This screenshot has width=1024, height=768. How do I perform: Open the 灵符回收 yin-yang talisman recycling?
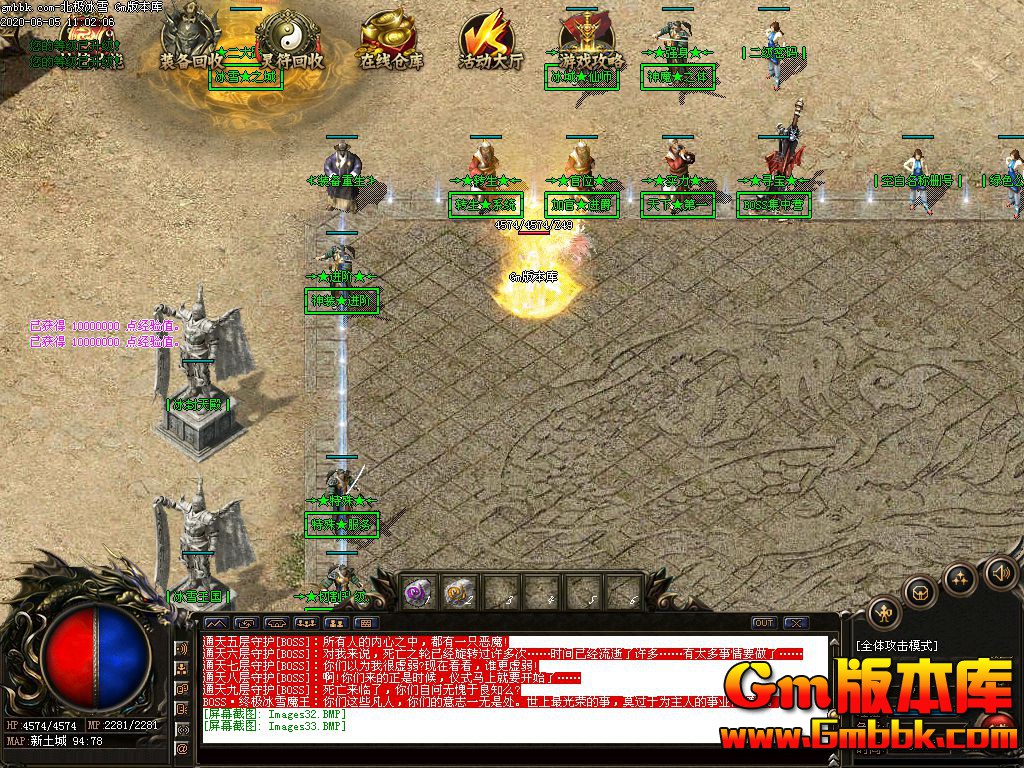coord(291,40)
